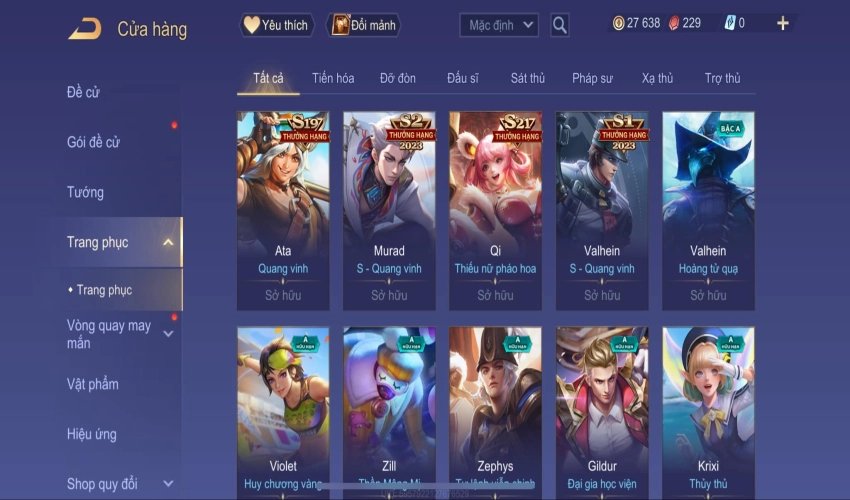Open the Vật phẩm shop section
The image size is (850, 500).
click(x=92, y=384)
